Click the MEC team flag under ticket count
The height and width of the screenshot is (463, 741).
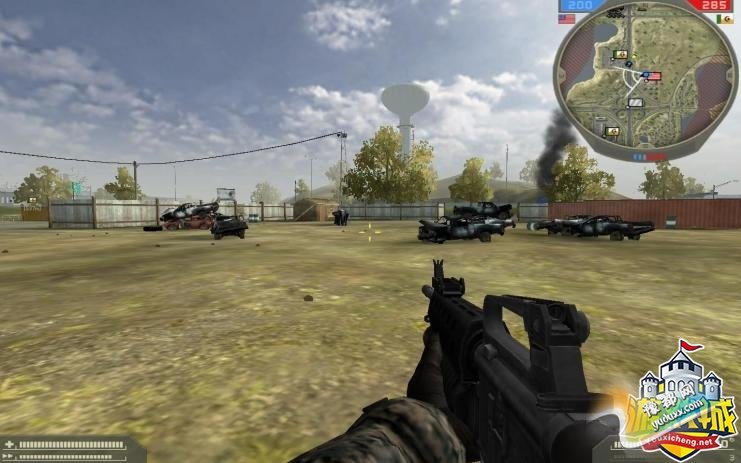tap(723, 18)
